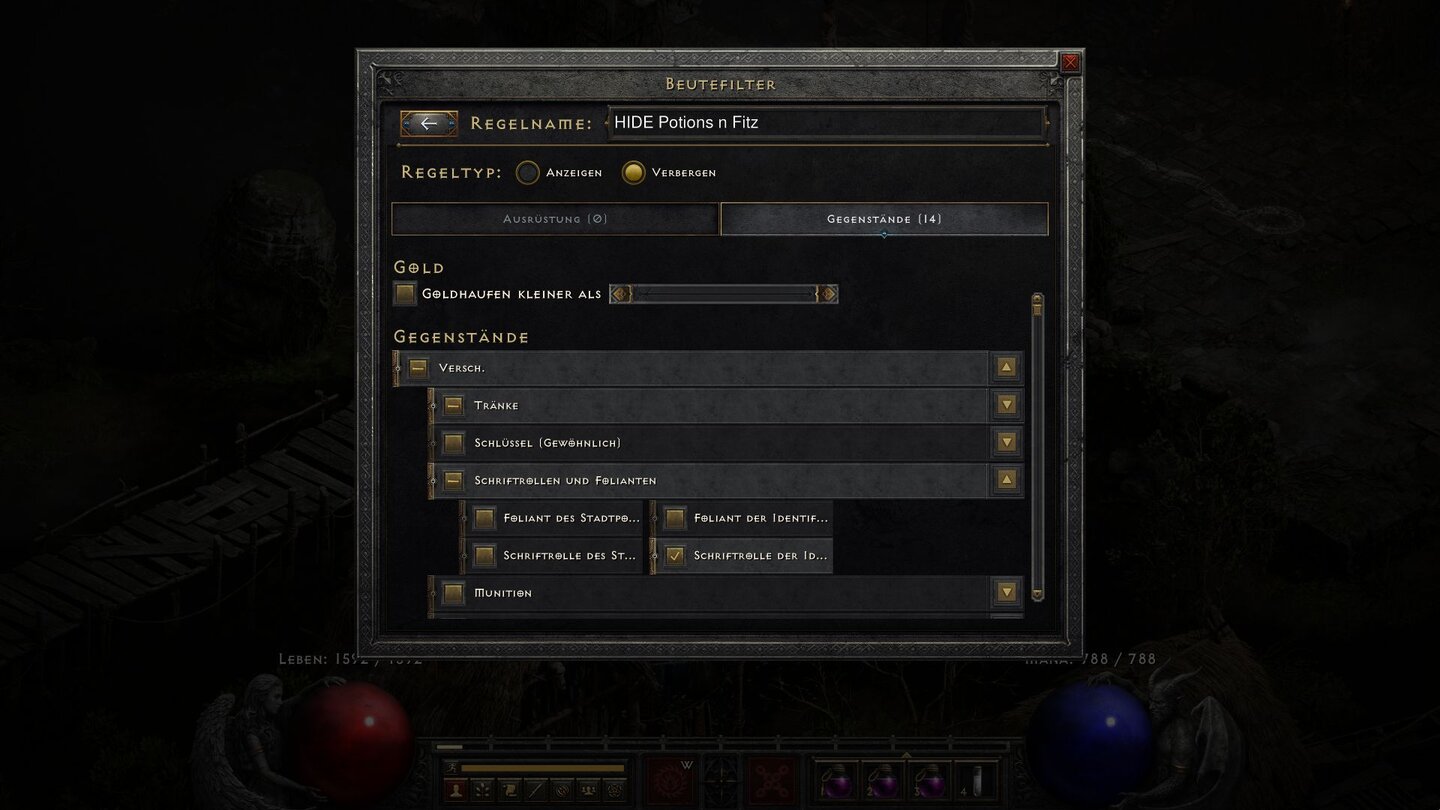Click the HIDE Potions n Fitz name field
The image size is (1440, 810).
[826, 122]
